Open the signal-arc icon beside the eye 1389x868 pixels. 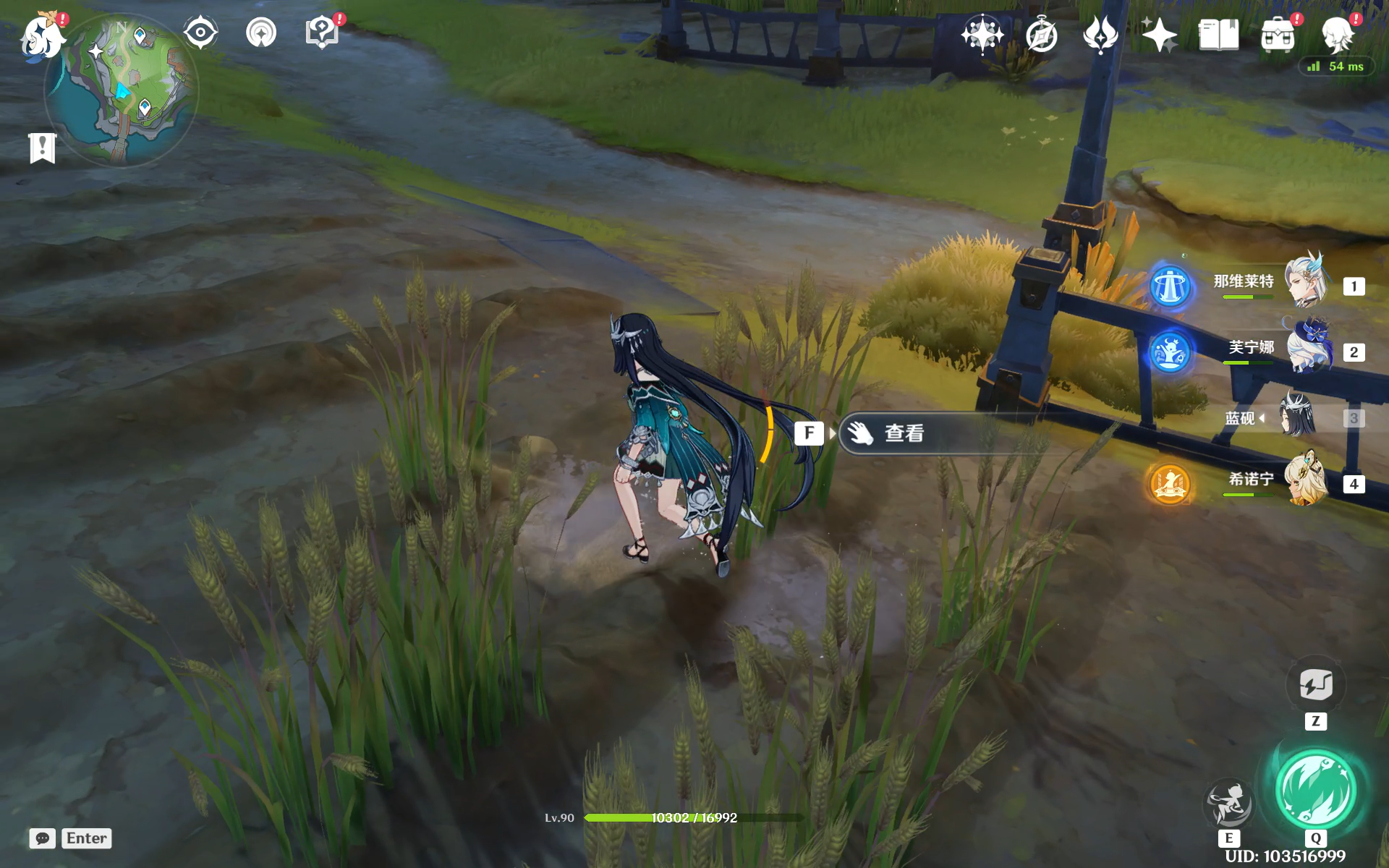(x=261, y=33)
